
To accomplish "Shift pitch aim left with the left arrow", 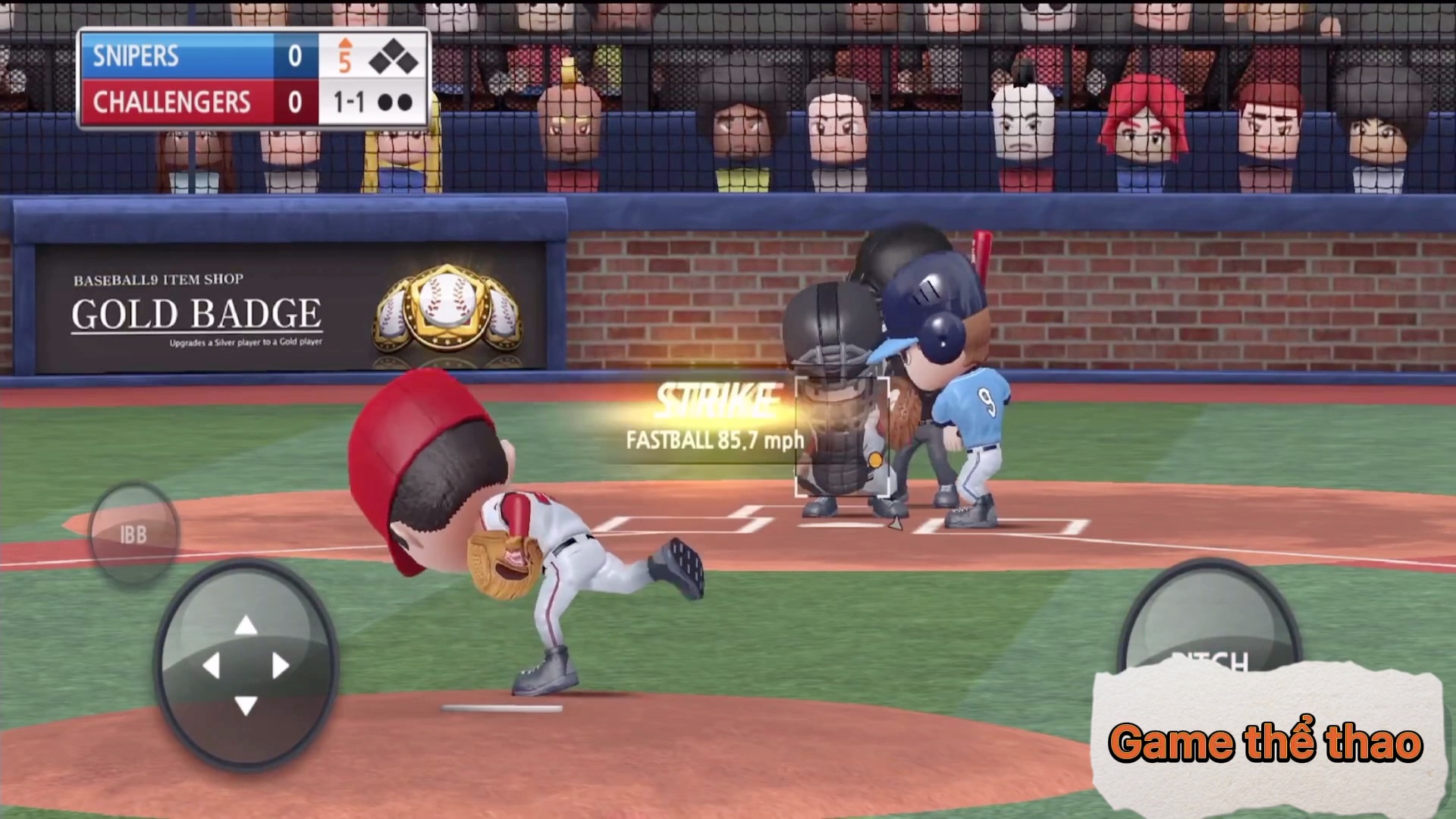I will 212,666.
